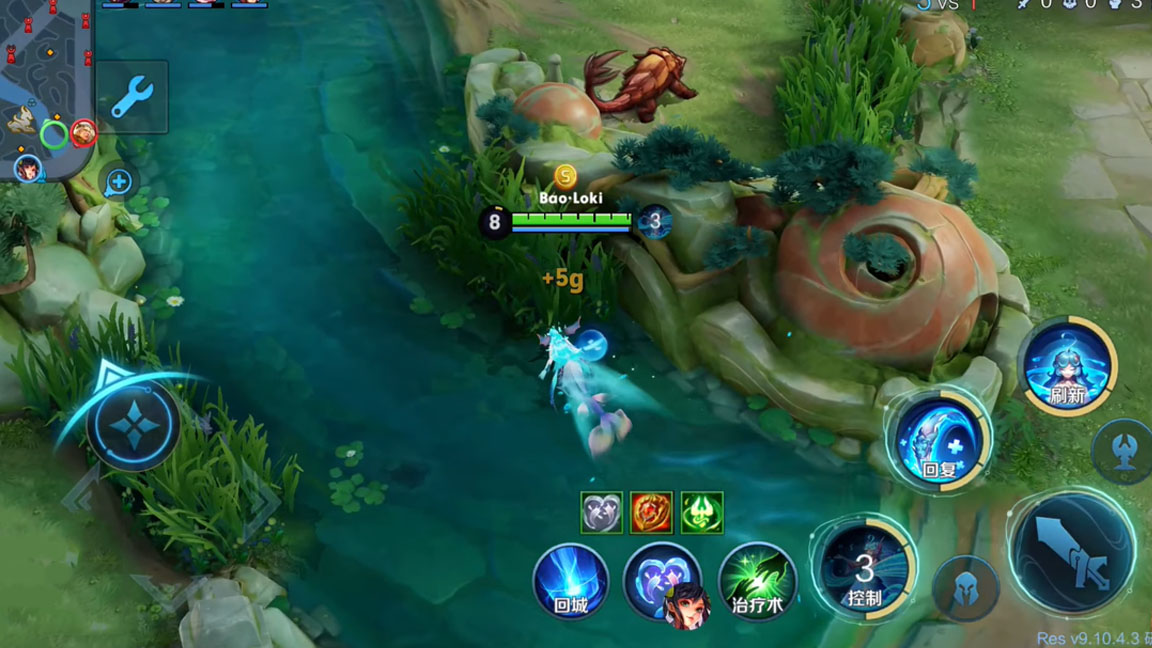
Task: Tap the movement joystick center
Action: 133,426
